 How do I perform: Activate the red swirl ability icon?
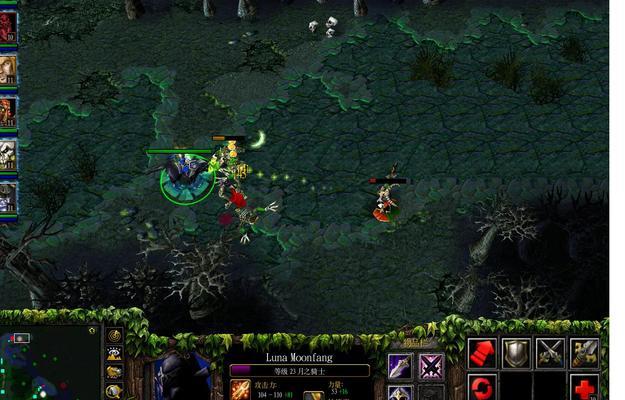click(482, 387)
